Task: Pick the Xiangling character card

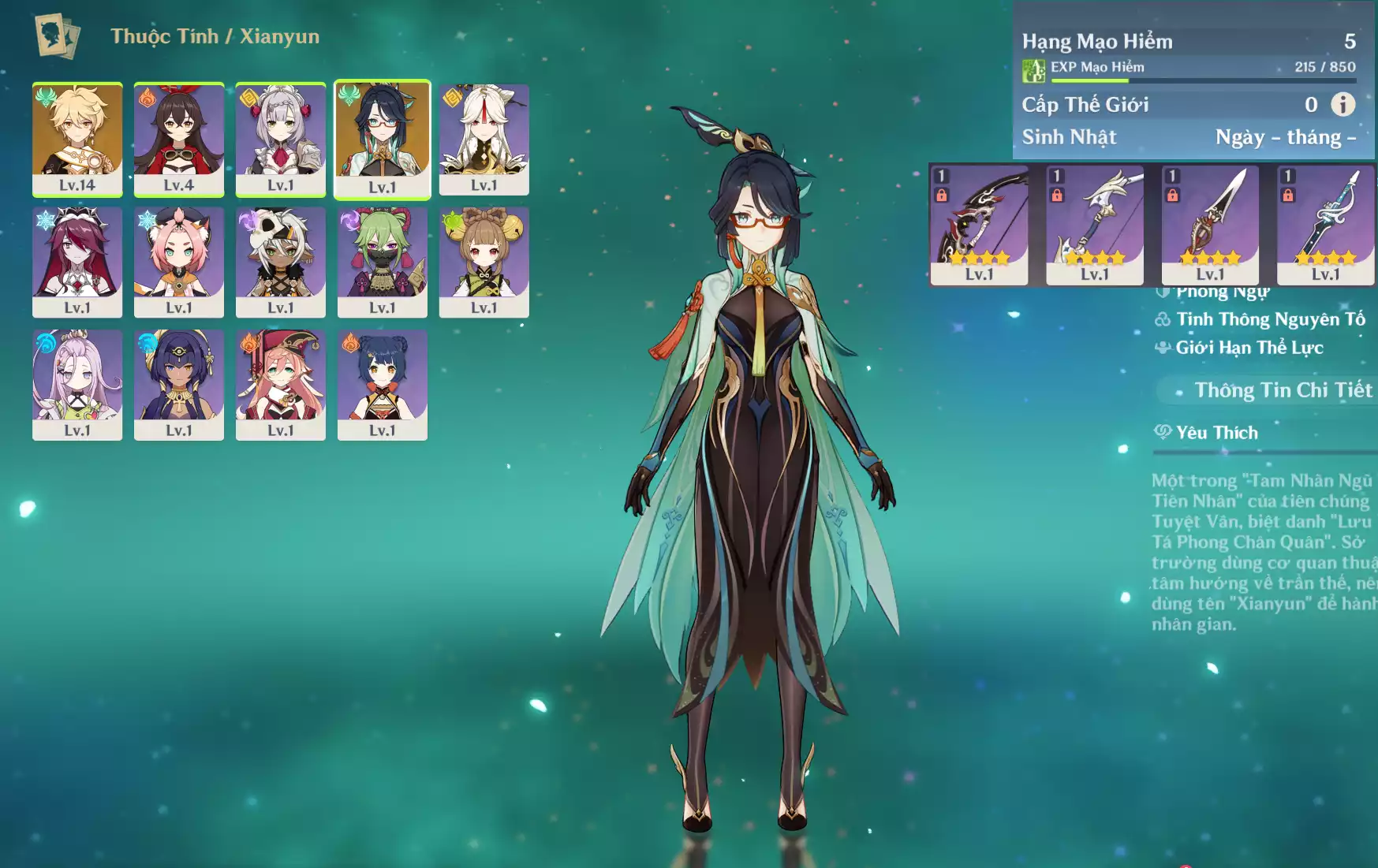Action: coord(383,385)
